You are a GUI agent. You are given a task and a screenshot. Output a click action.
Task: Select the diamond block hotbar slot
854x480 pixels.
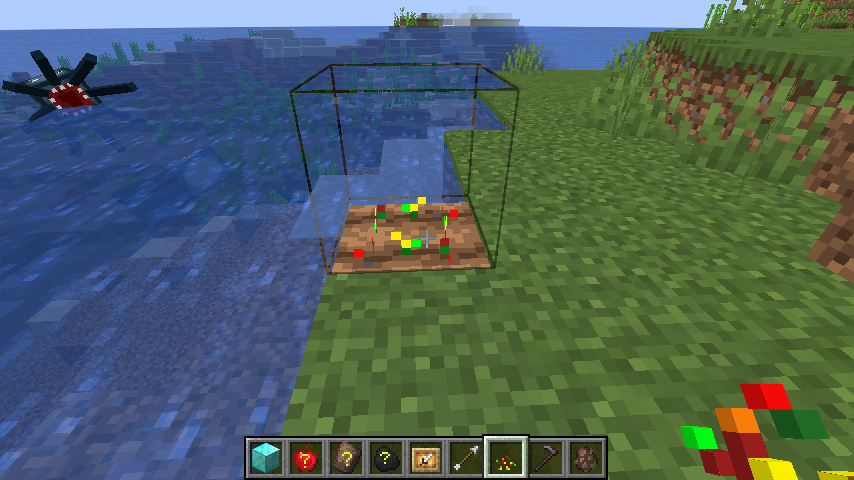tap(265, 458)
